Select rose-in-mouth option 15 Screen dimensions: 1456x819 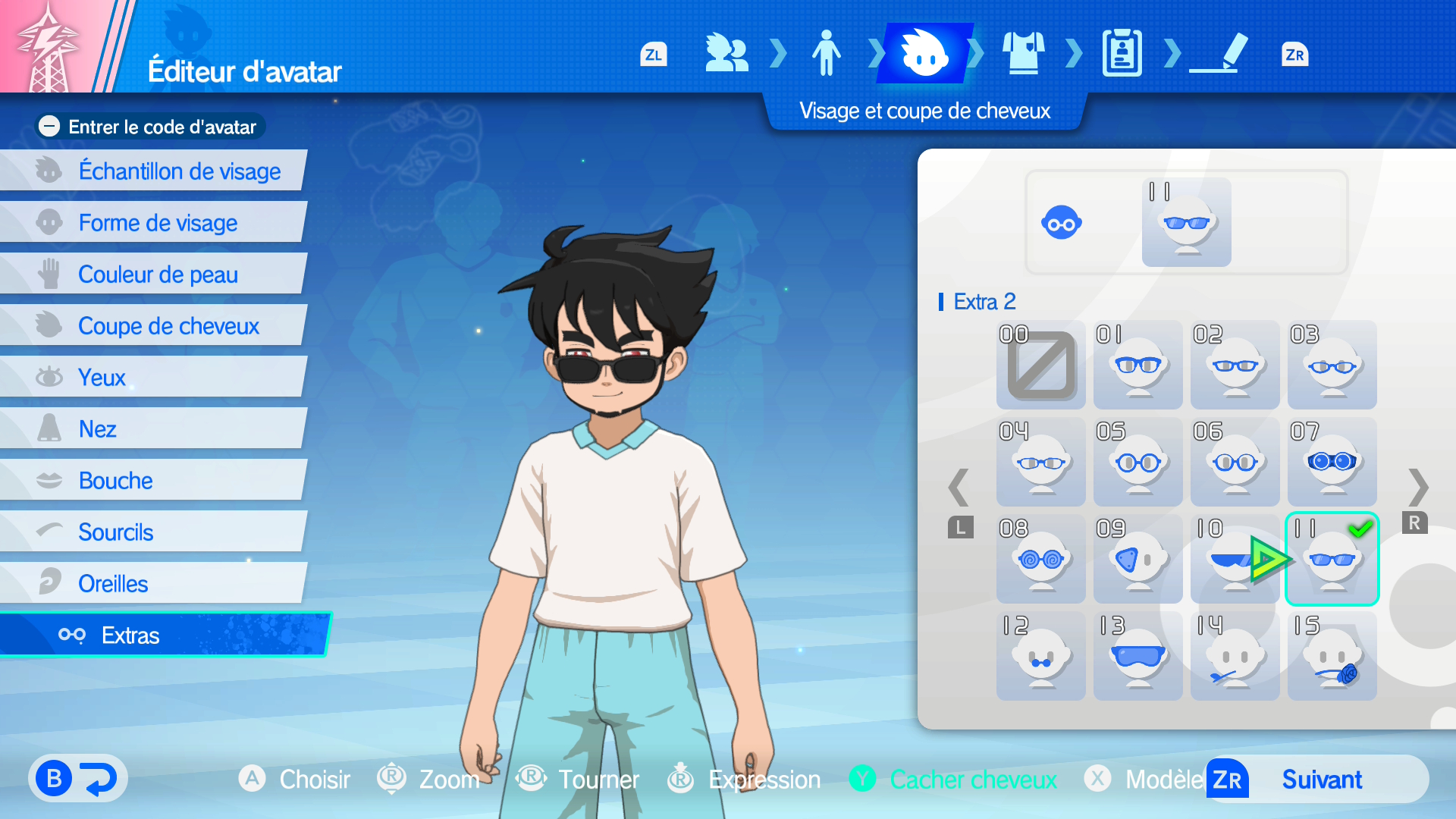(1332, 657)
